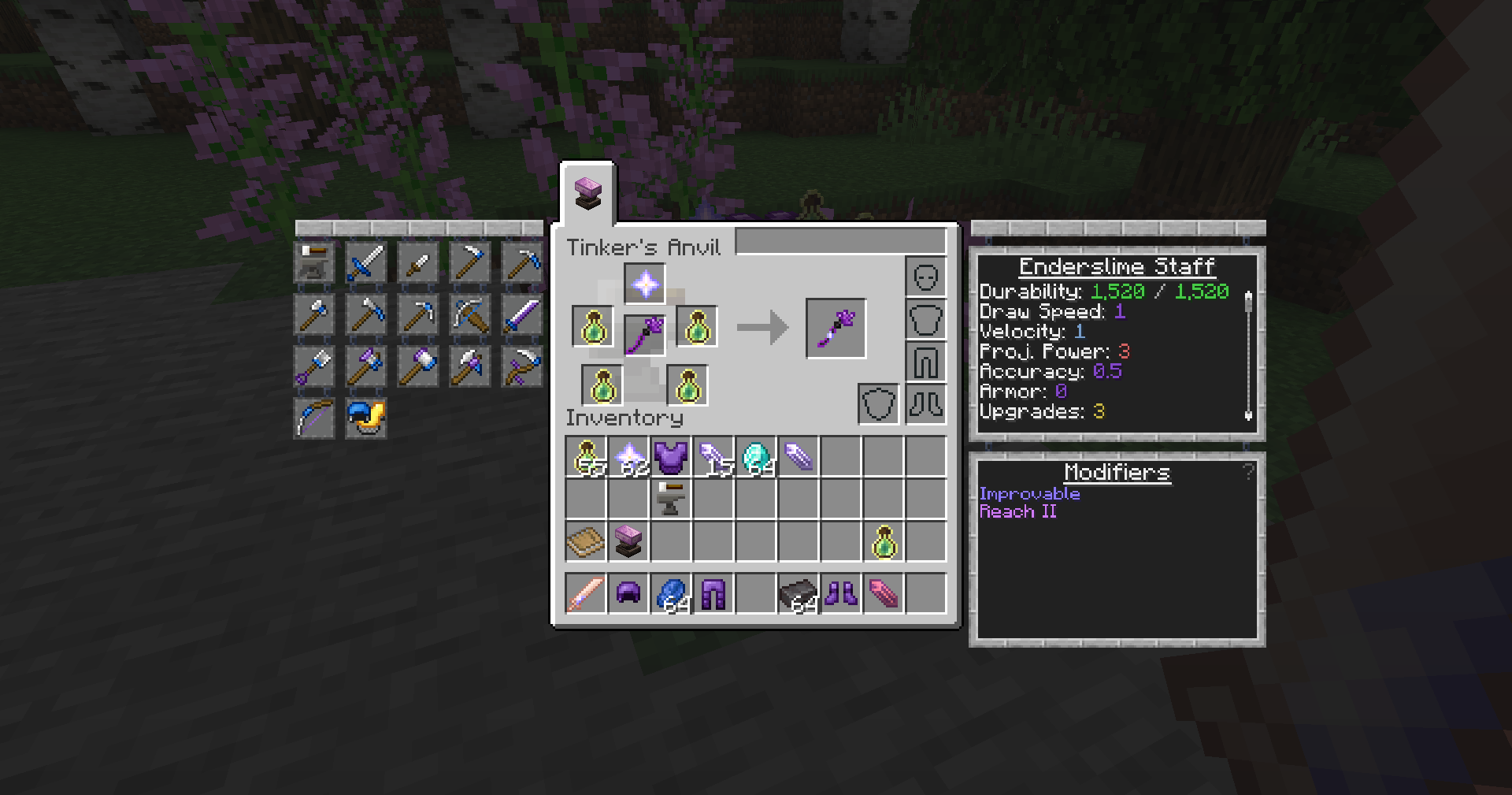Select the pink crystal in the hotbar
Image resolution: width=1512 pixels, height=795 pixels.
click(883, 593)
